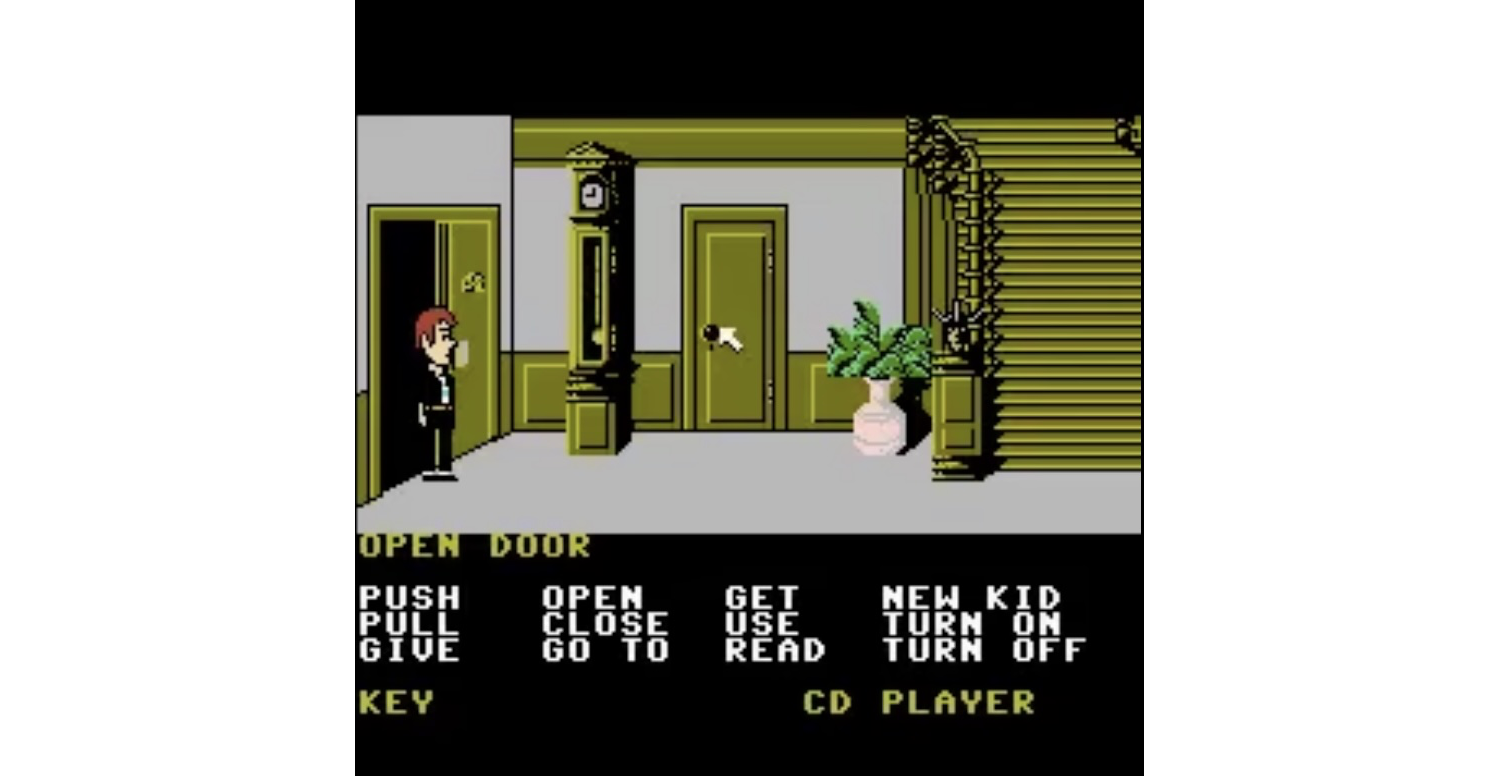Select the PUSH verb
Screen dimensions: 1500x776
tap(408, 598)
